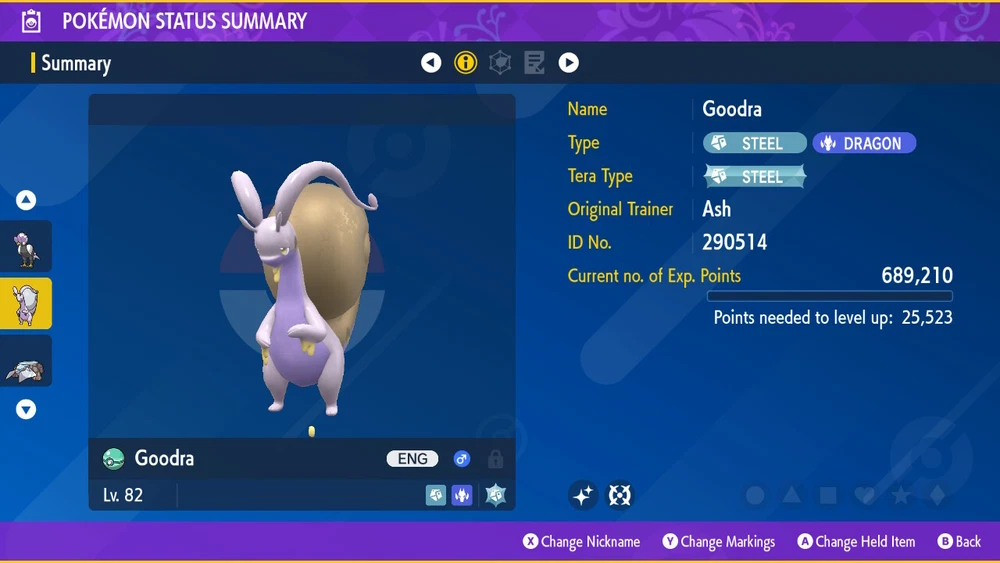Choose the highlighted Goodra party thumbnail

coord(26,304)
